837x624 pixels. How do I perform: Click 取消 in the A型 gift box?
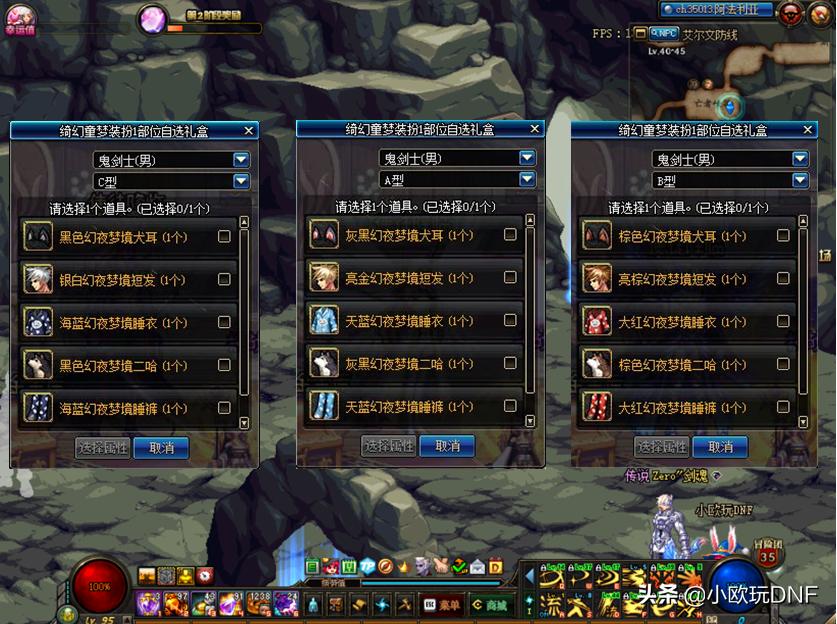(447, 446)
